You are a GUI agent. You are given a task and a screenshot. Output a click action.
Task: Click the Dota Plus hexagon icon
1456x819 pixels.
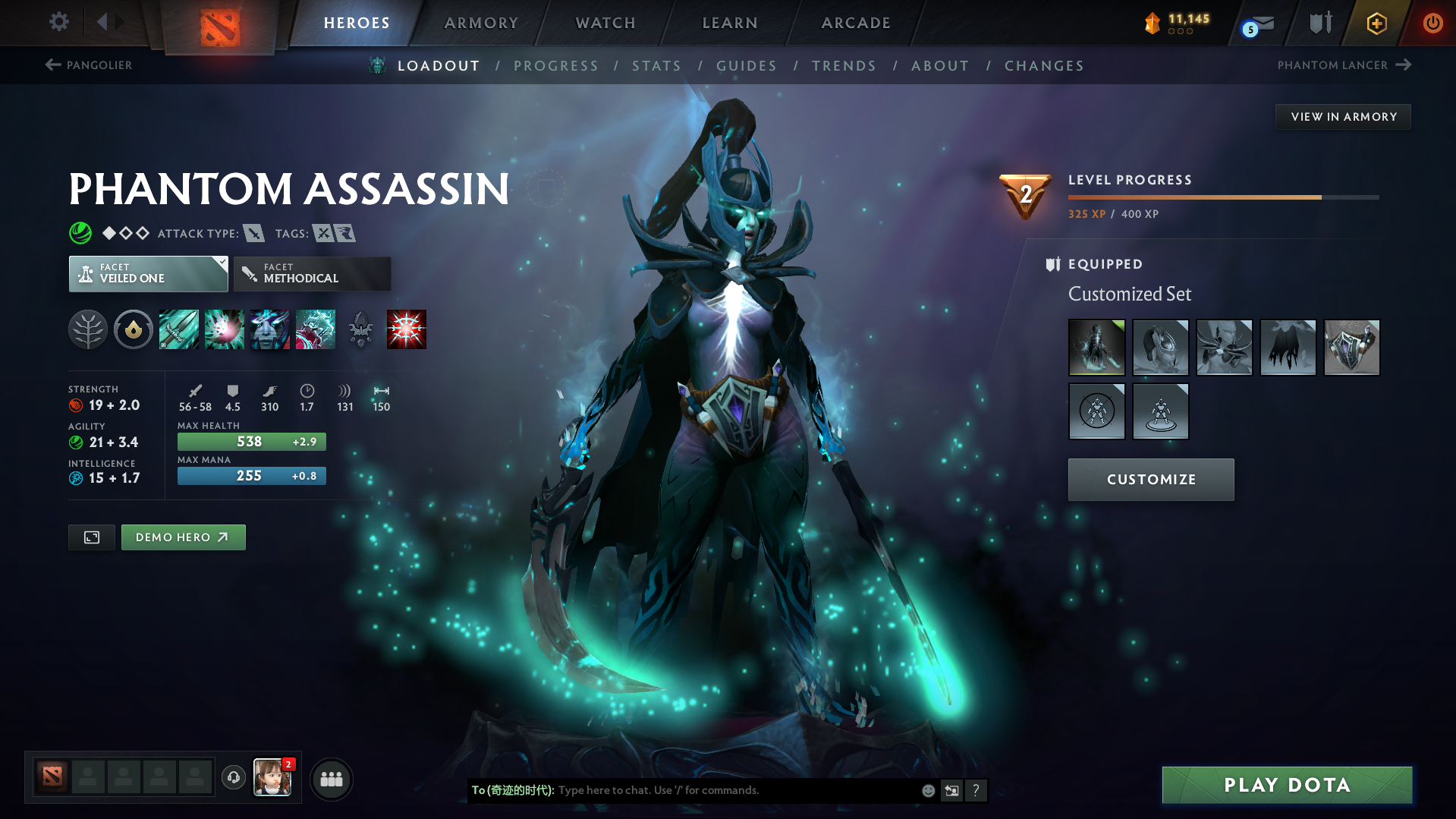pyautogui.click(x=1376, y=23)
